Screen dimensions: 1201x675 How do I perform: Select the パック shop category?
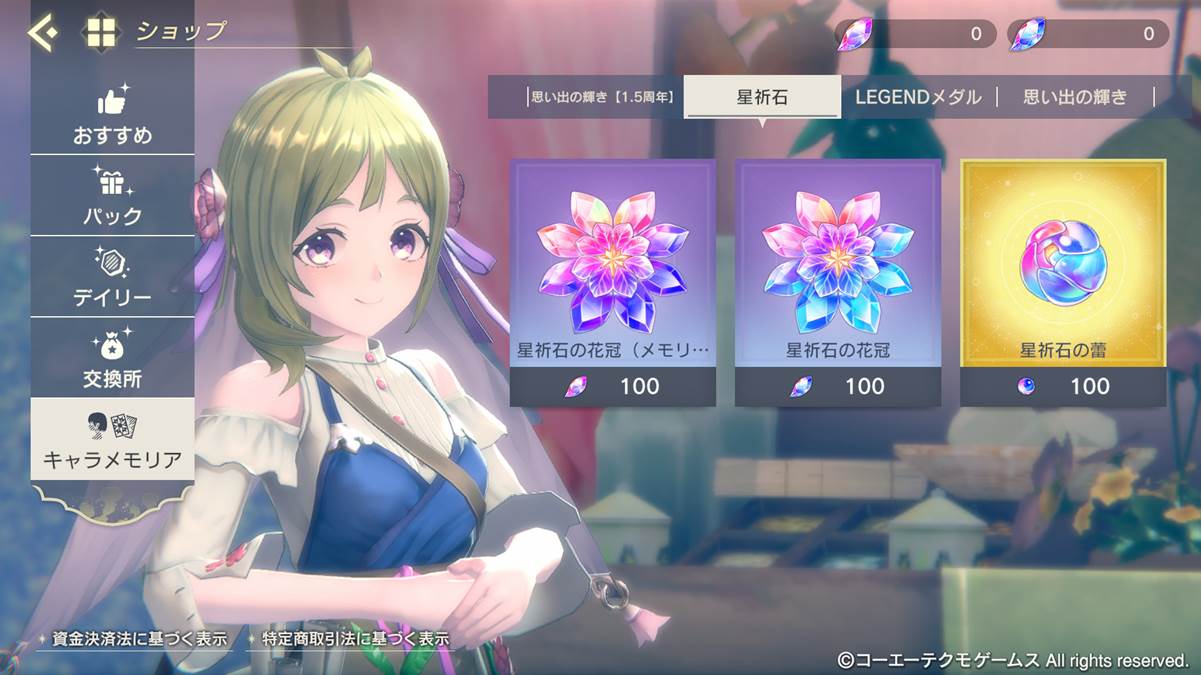pos(112,199)
